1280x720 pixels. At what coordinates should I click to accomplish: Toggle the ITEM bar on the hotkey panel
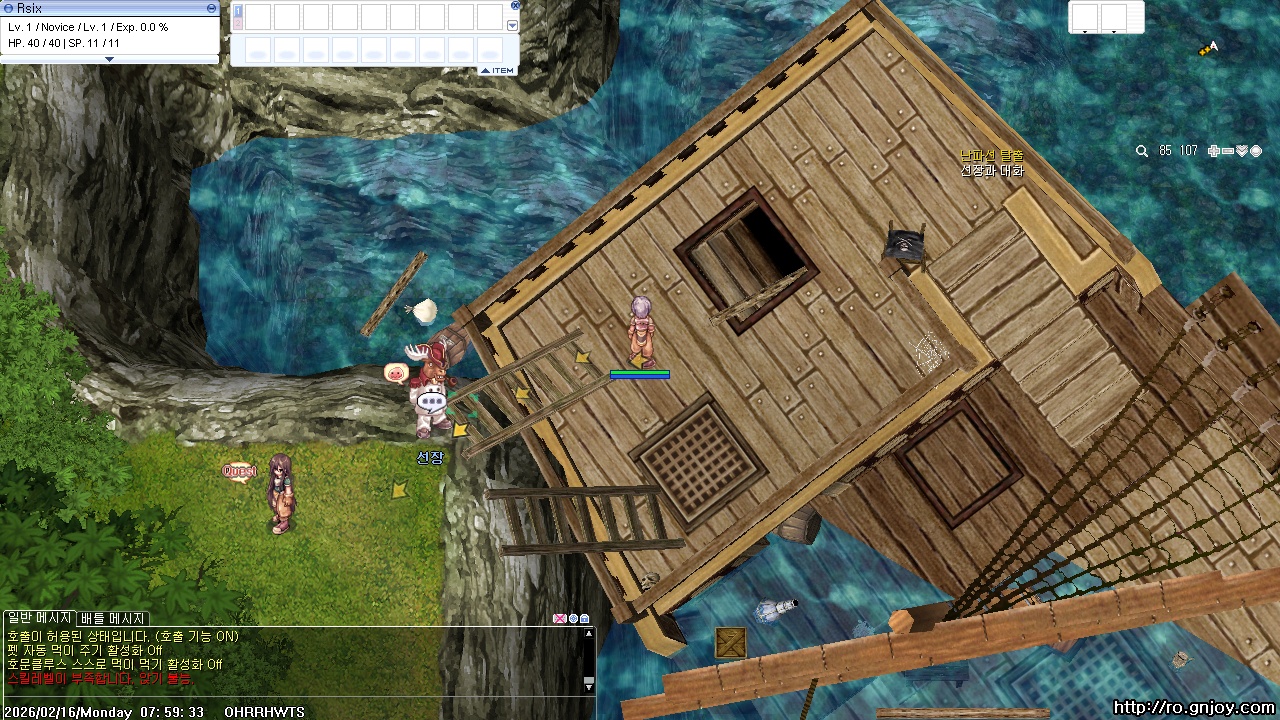pos(497,70)
